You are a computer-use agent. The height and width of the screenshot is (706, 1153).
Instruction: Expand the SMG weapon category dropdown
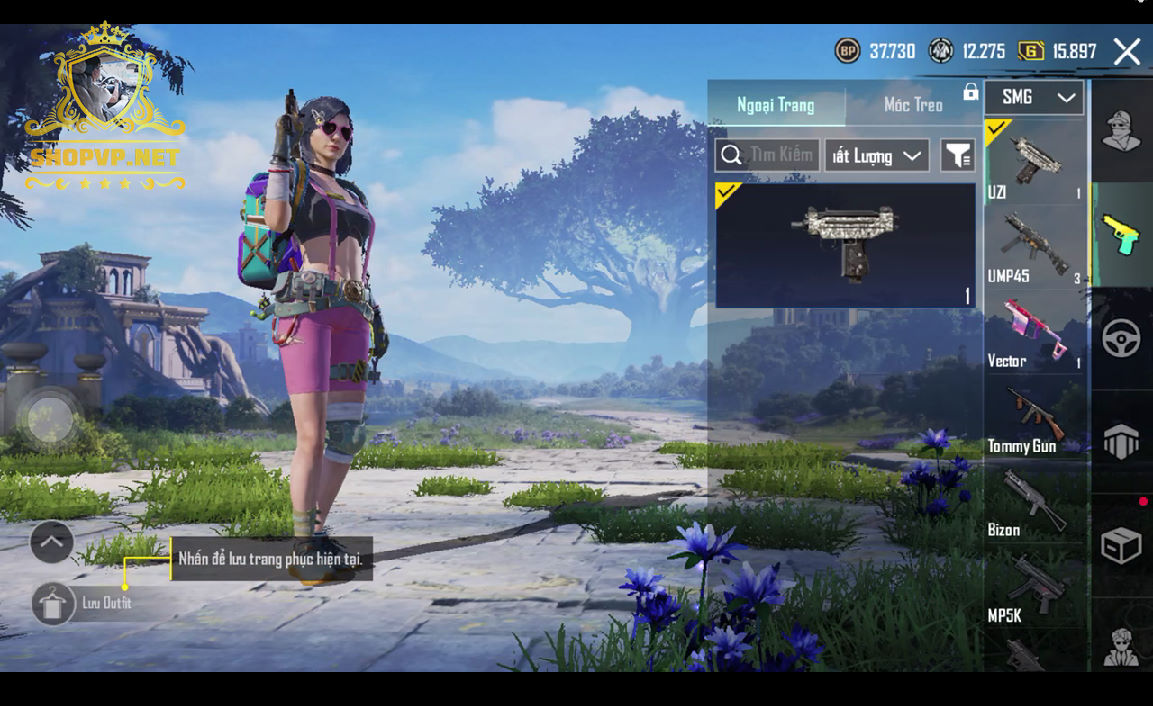pyautogui.click(x=1035, y=98)
